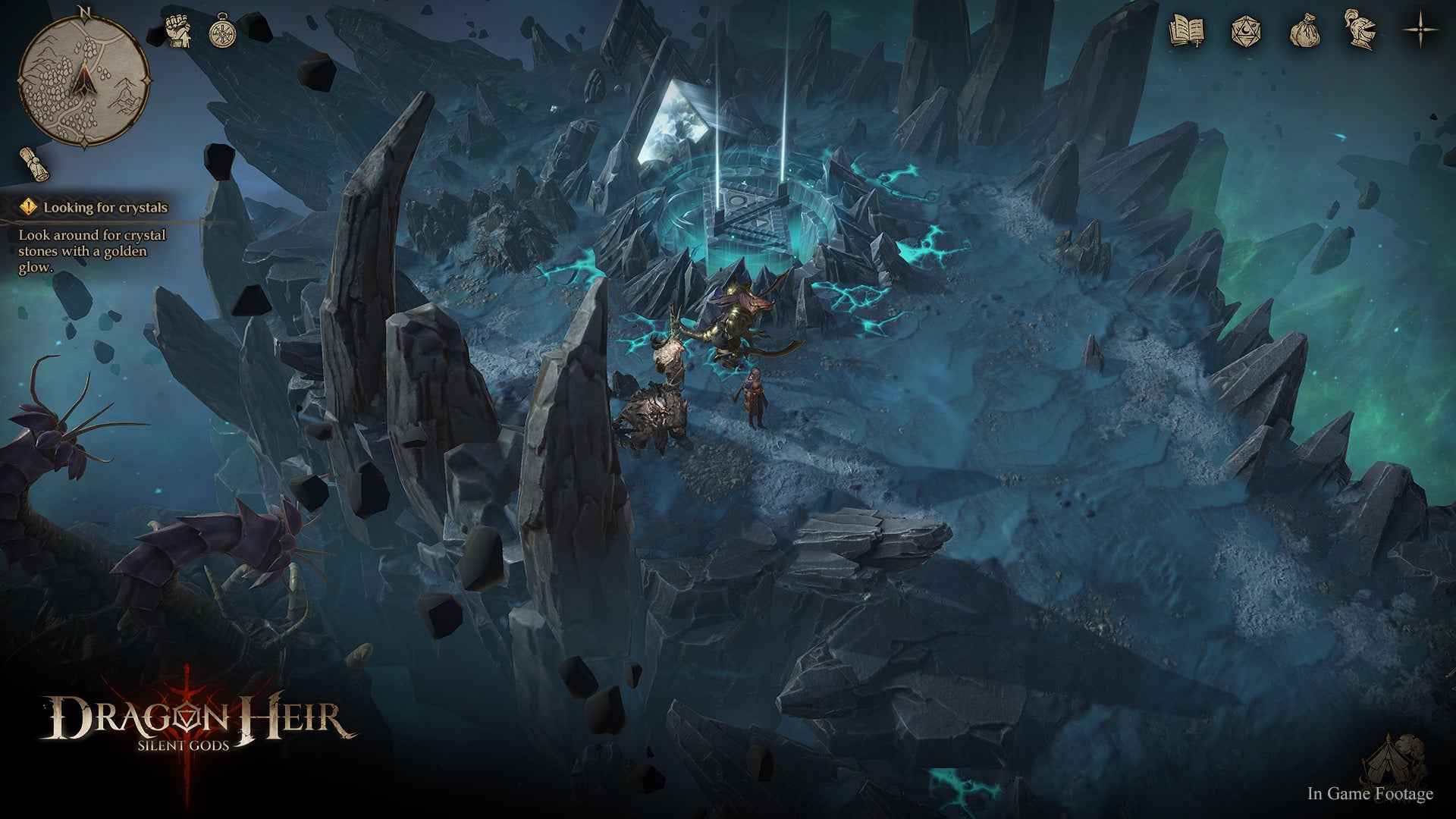Open the quest scroll icon
Screen dimensions: 1456x819
(x=35, y=164)
